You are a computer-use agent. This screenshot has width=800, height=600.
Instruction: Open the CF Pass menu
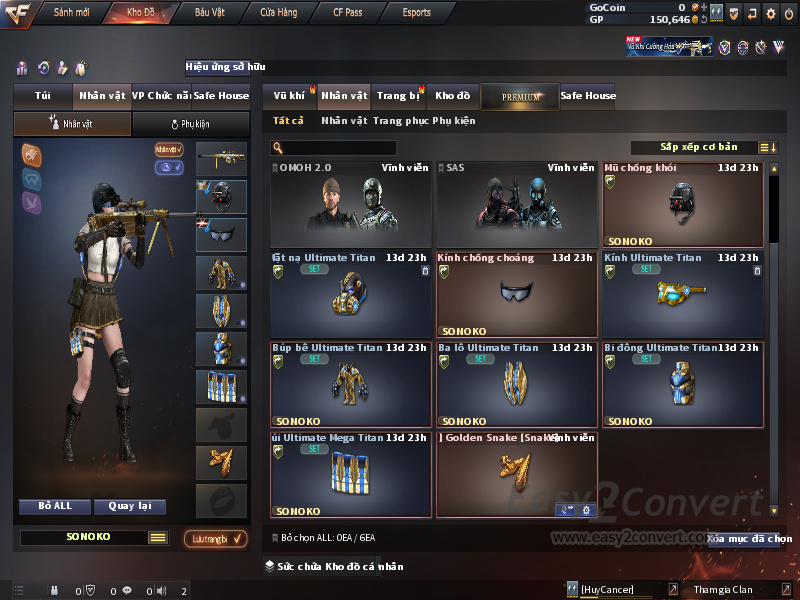350,13
